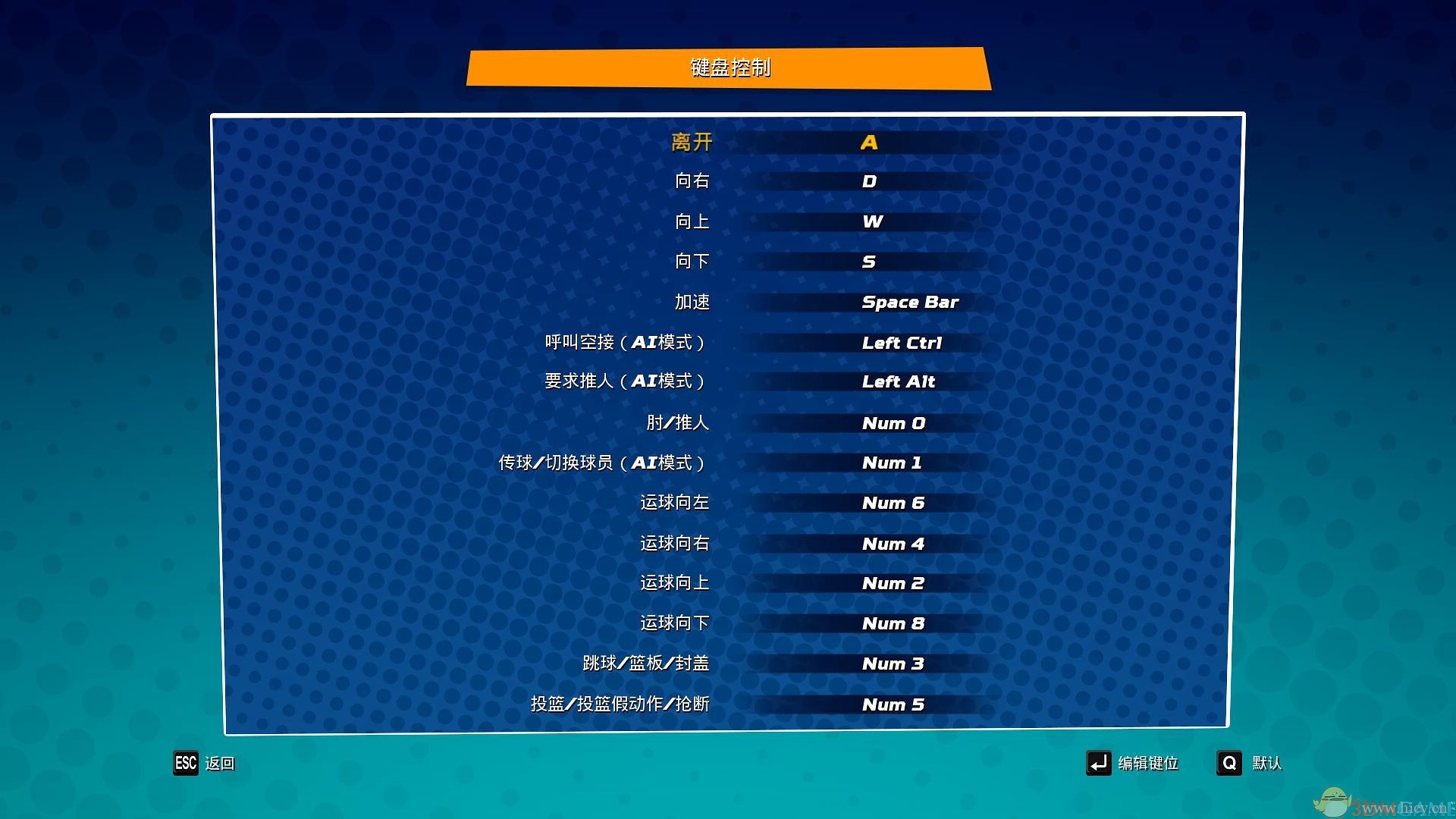Viewport: 1456px width, 819px height.
Task: Click the ESC key icon for 返回
Action: (x=185, y=763)
